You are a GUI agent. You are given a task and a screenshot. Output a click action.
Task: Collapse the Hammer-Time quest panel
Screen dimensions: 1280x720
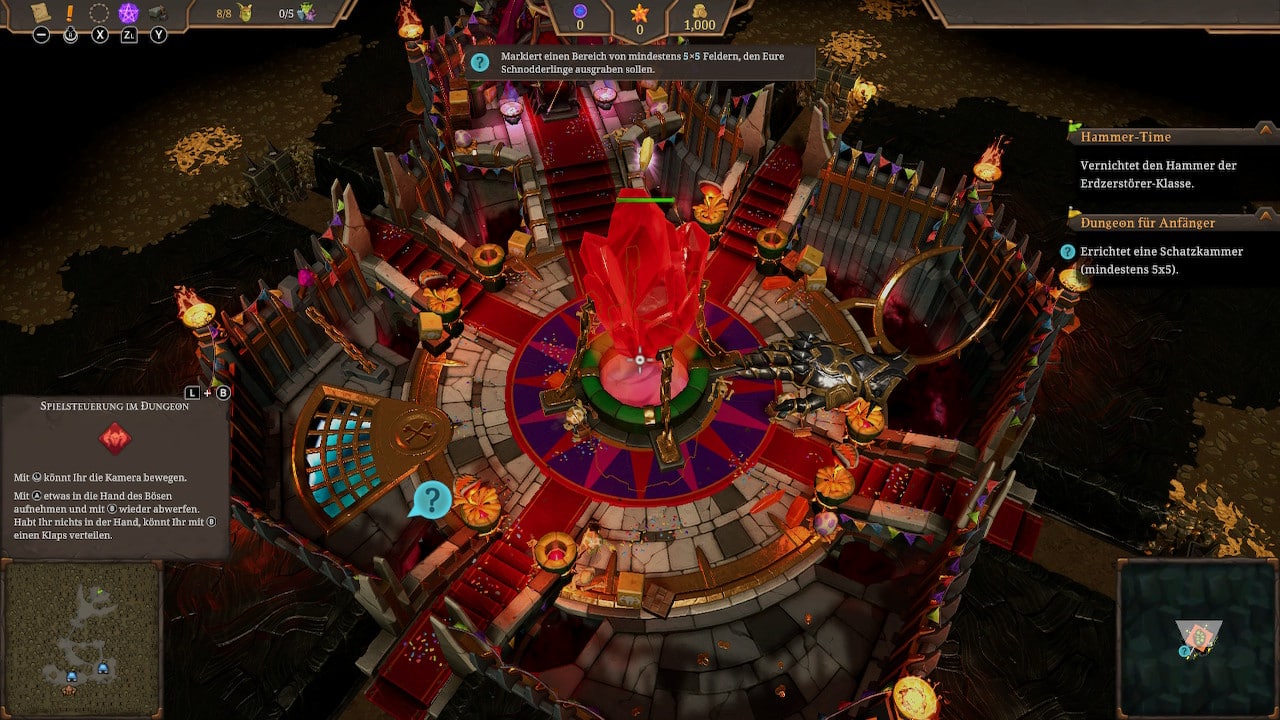tap(1264, 129)
